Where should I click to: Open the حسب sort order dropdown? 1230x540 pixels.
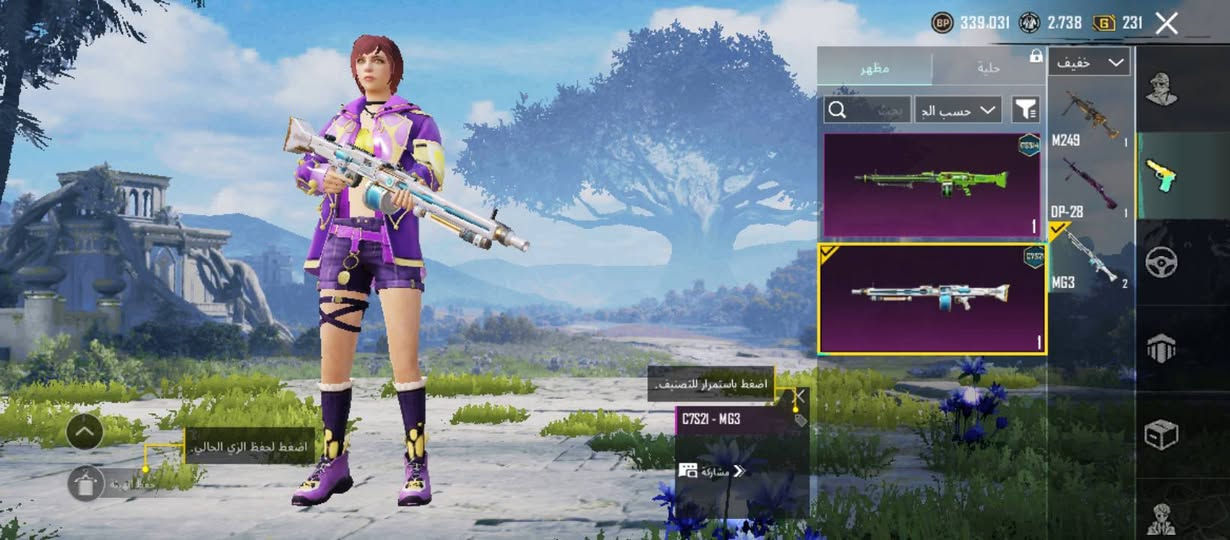pos(957,109)
